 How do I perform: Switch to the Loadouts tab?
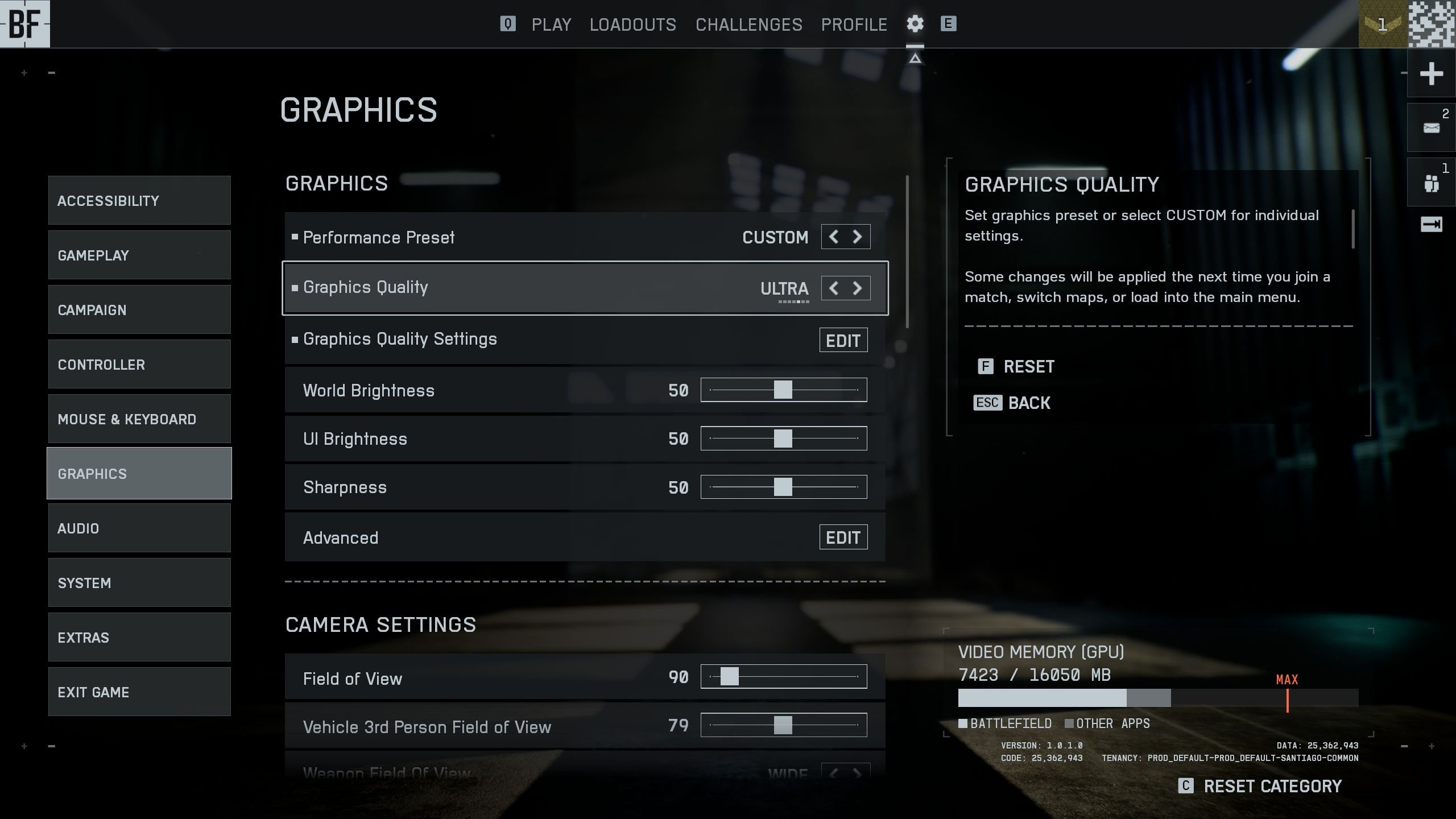(x=632, y=24)
